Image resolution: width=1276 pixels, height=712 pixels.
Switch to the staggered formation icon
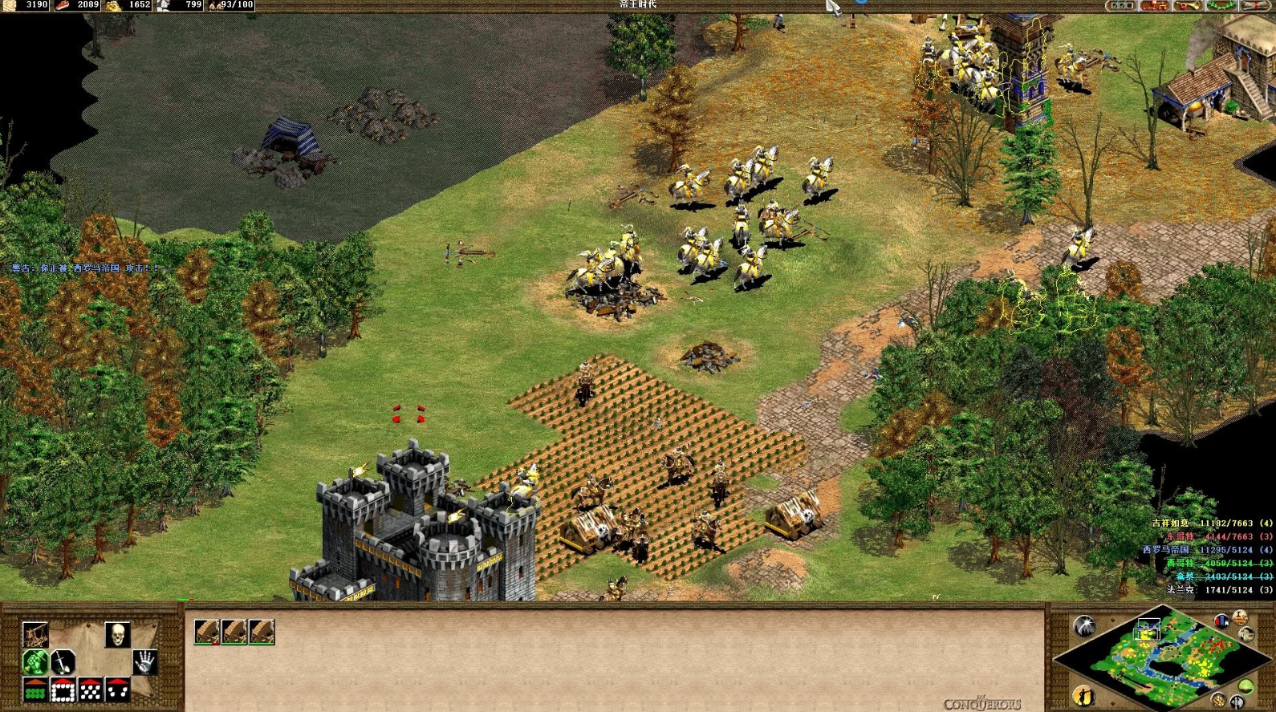click(x=91, y=690)
